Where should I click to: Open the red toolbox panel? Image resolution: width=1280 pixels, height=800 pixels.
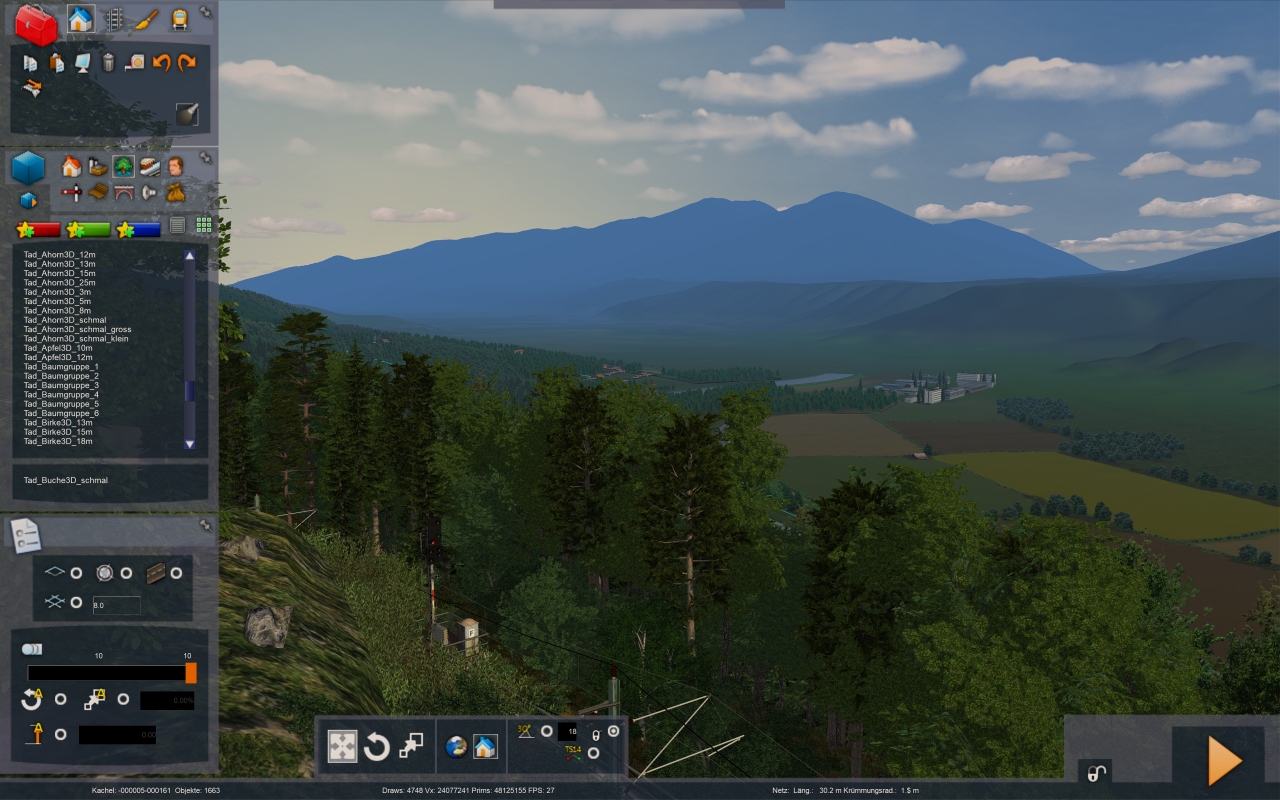36,25
